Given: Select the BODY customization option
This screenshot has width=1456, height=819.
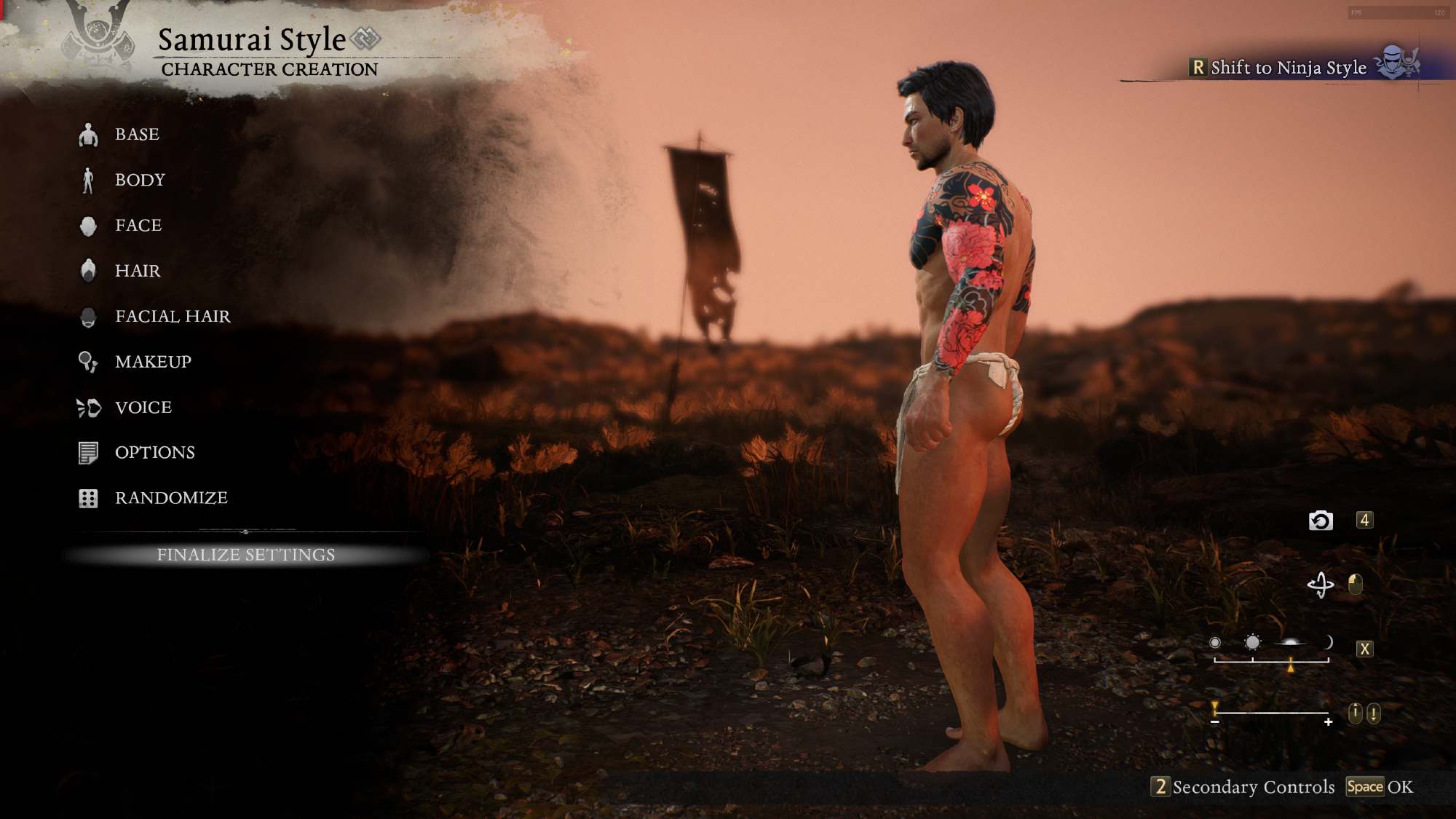Looking at the screenshot, I should point(140,180).
